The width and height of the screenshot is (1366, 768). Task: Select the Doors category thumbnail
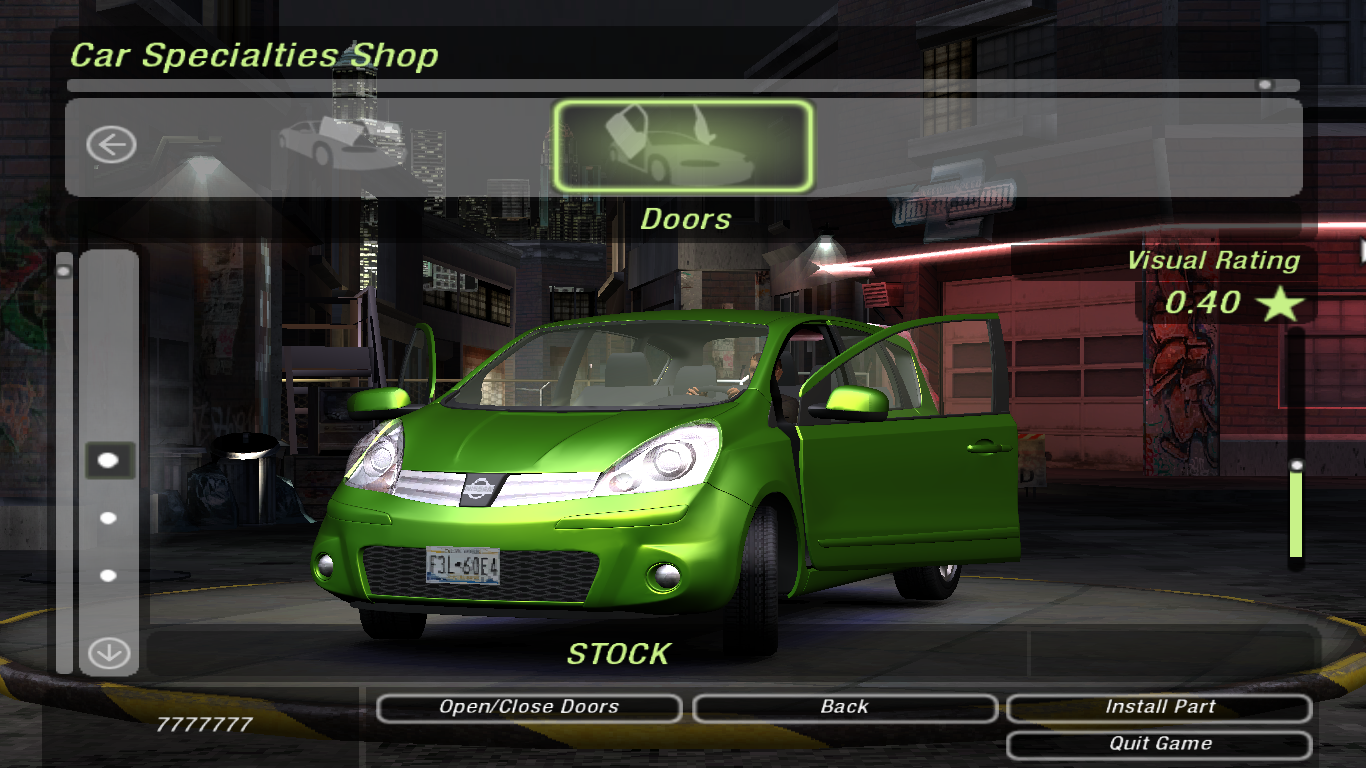(683, 146)
